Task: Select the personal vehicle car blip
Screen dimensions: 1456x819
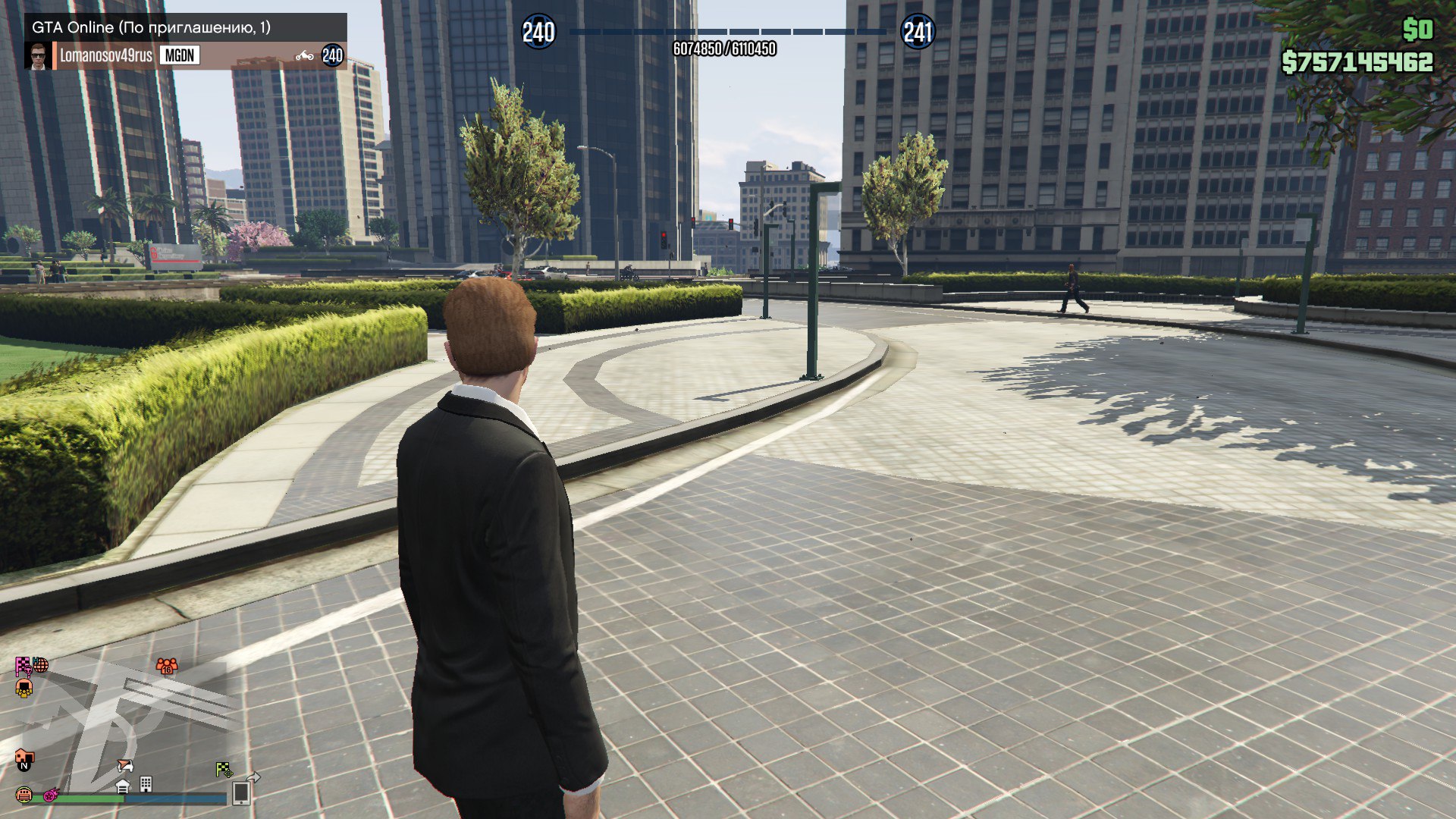Action: pyautogui.click(x=125, y=766)
